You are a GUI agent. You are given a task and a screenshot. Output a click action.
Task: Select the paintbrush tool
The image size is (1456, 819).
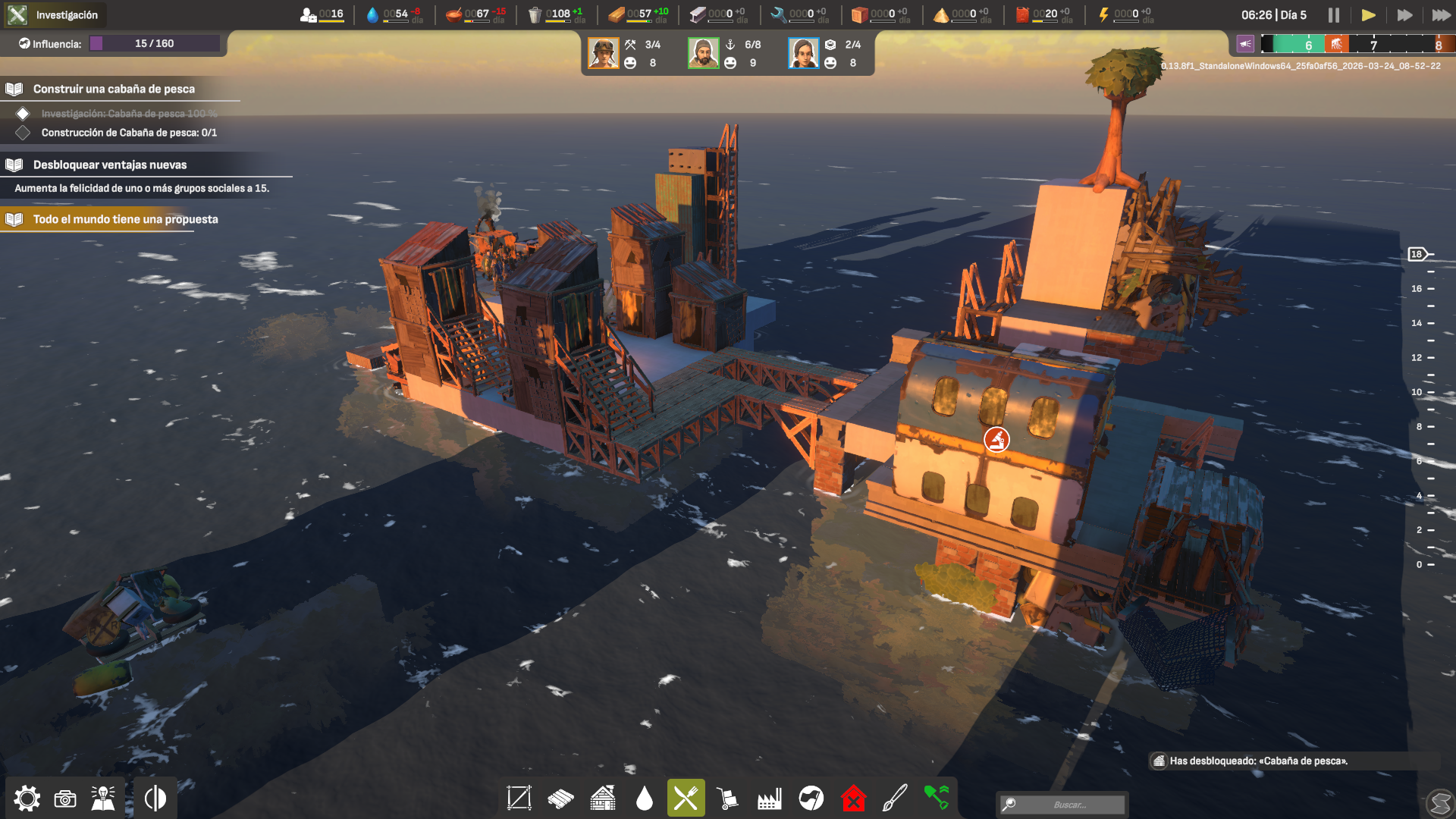click(x=895, y=799)
